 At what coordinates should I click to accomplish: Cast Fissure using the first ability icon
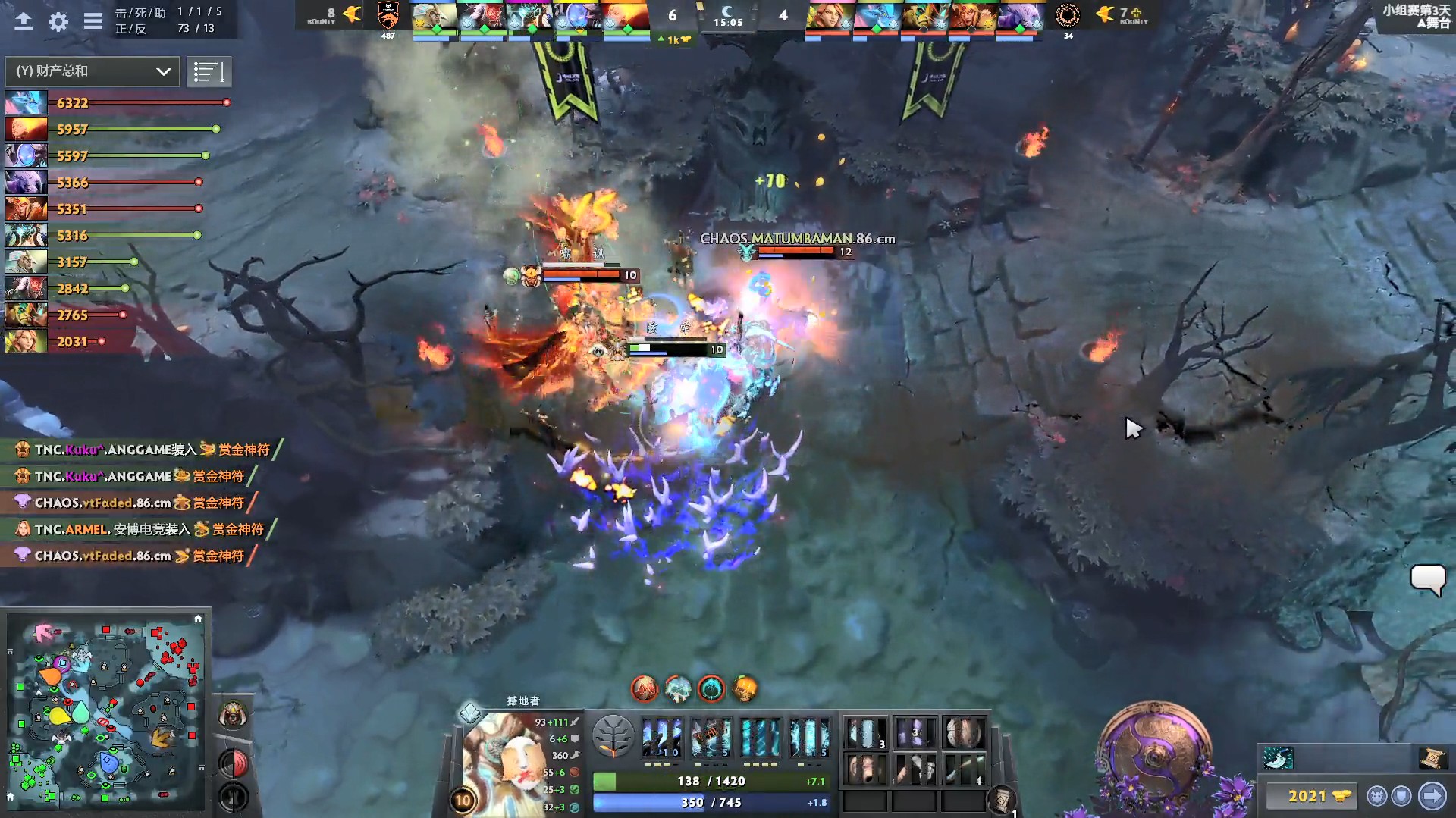(664, 736)
